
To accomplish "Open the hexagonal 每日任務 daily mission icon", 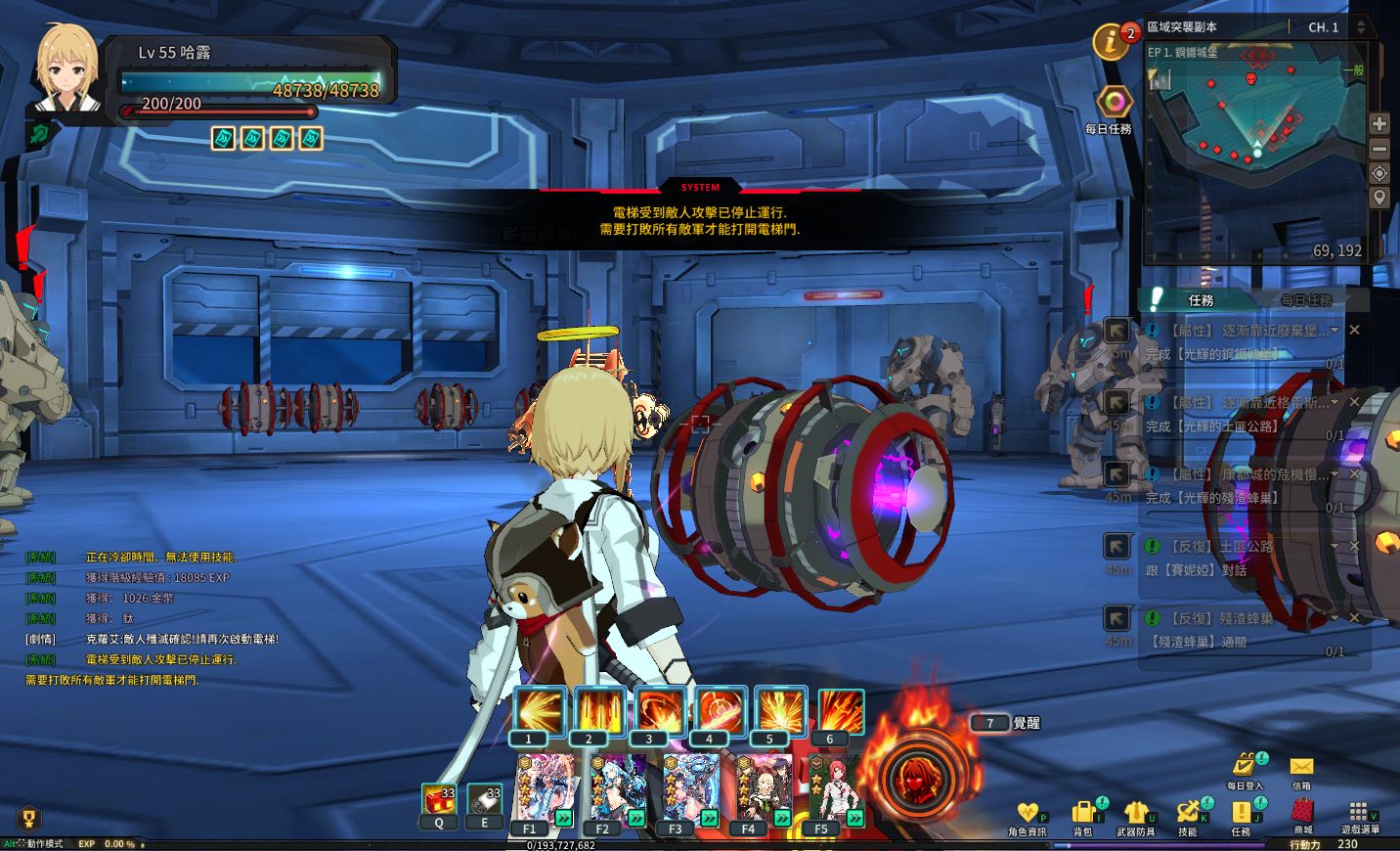I will tap(1114, 102).
